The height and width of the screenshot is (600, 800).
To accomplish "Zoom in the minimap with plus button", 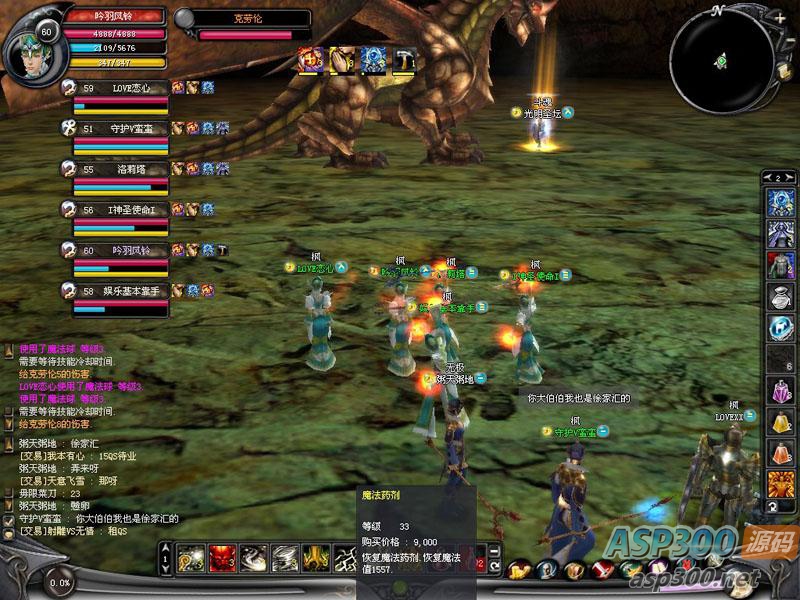I will coord(779,19).
